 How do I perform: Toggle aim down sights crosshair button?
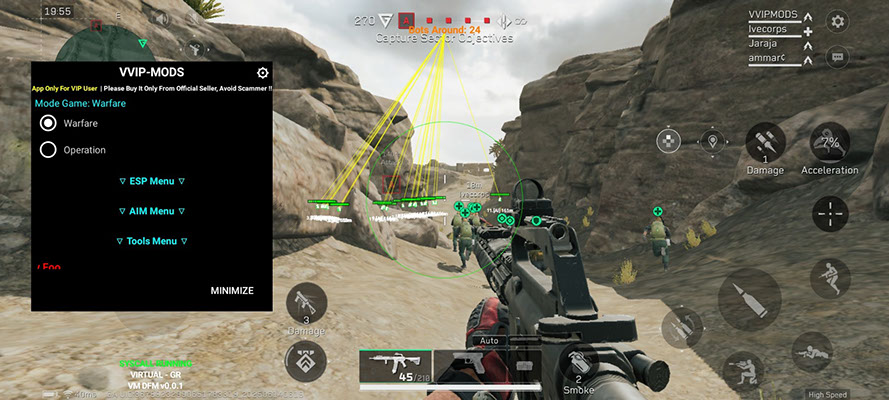(x=830, y=213)
